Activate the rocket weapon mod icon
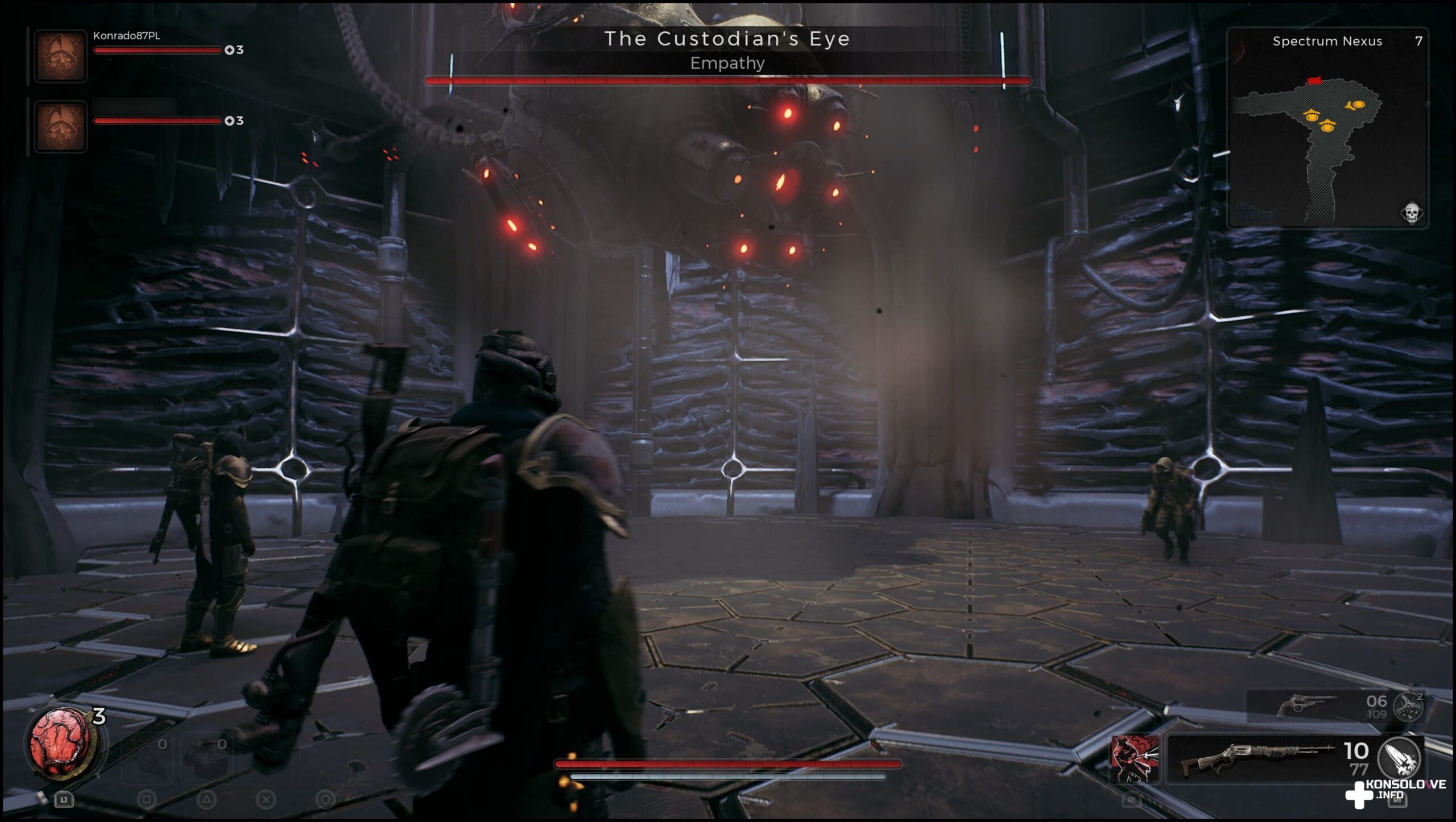 [x=1400, y=757]
